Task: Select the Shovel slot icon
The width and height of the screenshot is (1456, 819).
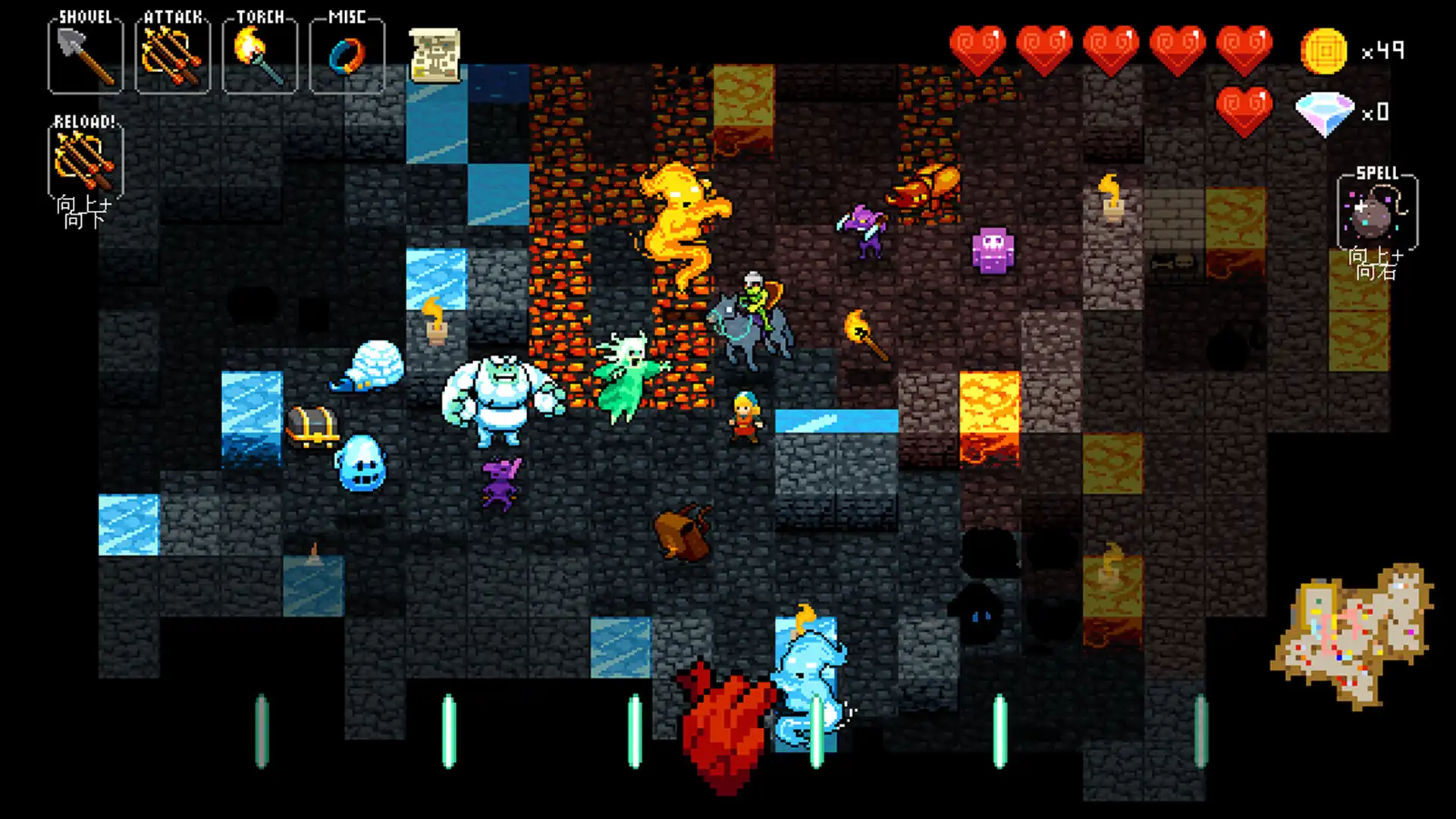Action: coord(85,55)
